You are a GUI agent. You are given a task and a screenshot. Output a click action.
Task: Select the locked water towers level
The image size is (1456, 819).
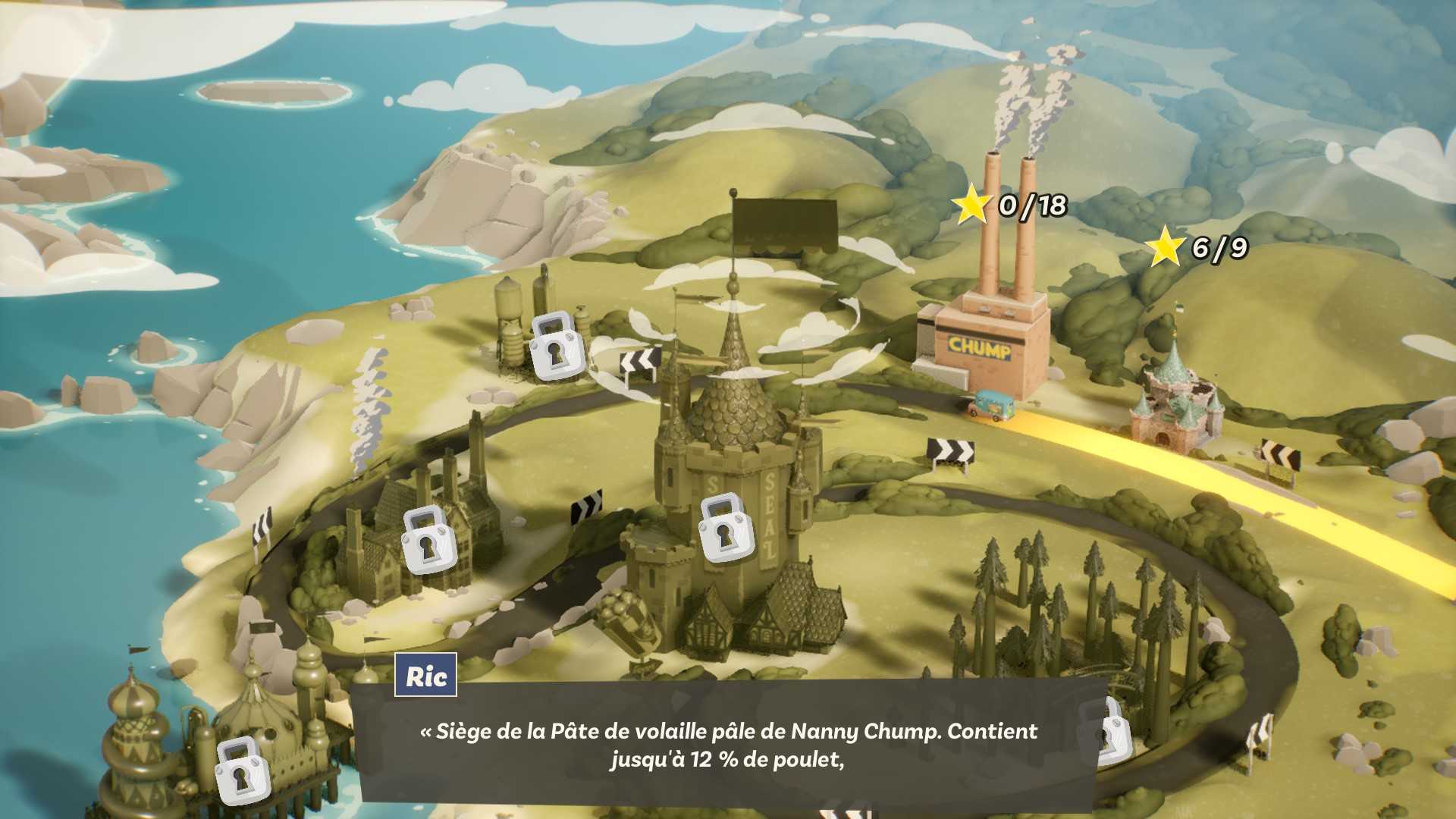(557, 345)
